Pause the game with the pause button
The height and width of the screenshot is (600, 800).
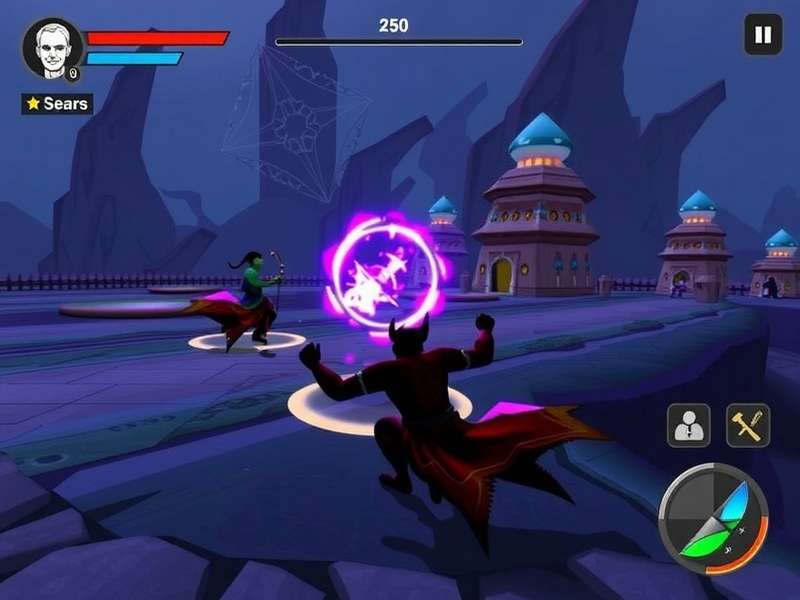tap(763, 36)
